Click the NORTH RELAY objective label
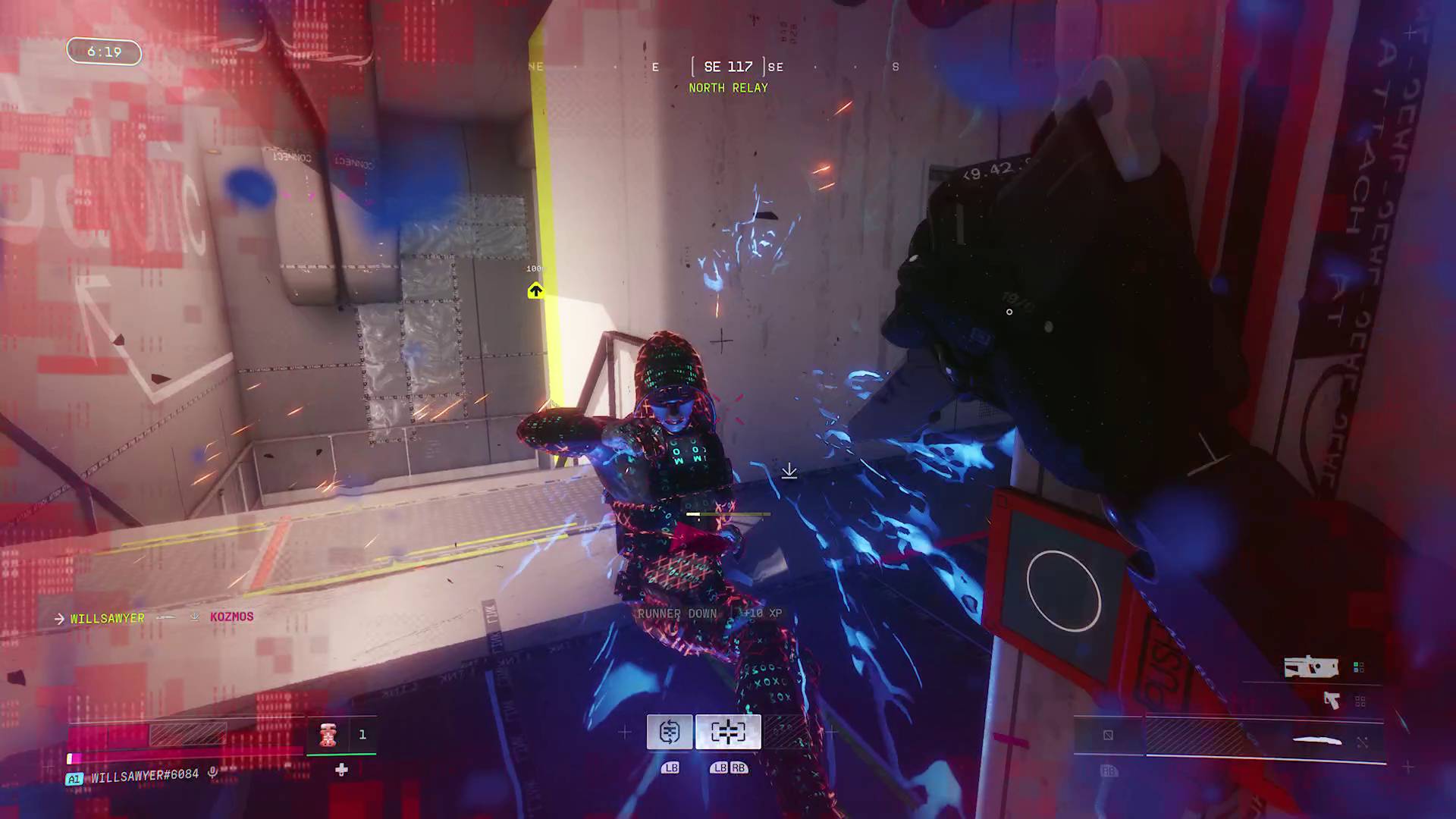The width and height of the screenshot is (1456, 819). click(727, 87)
